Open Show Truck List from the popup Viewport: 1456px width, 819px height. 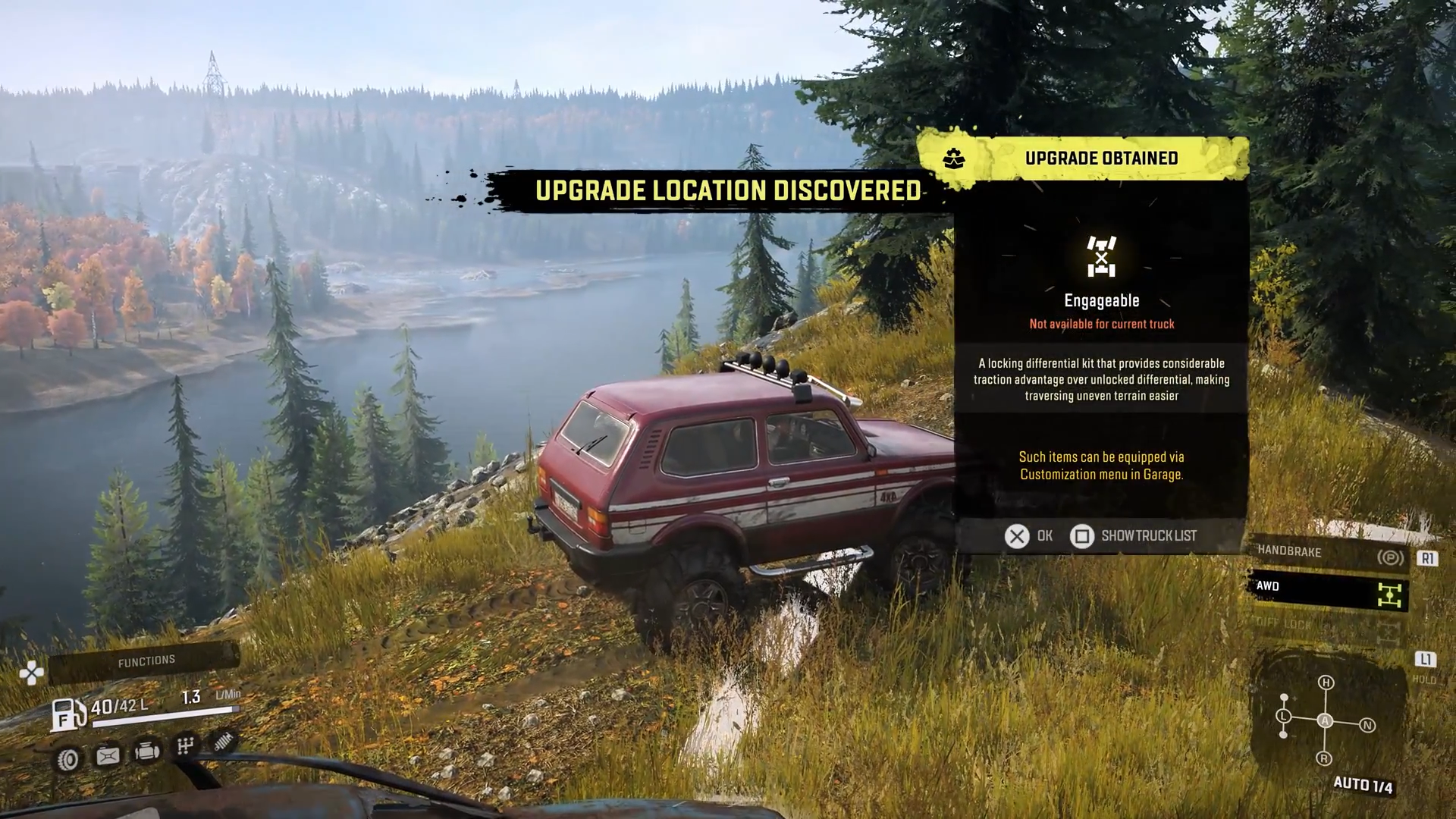pos(1134,536)
